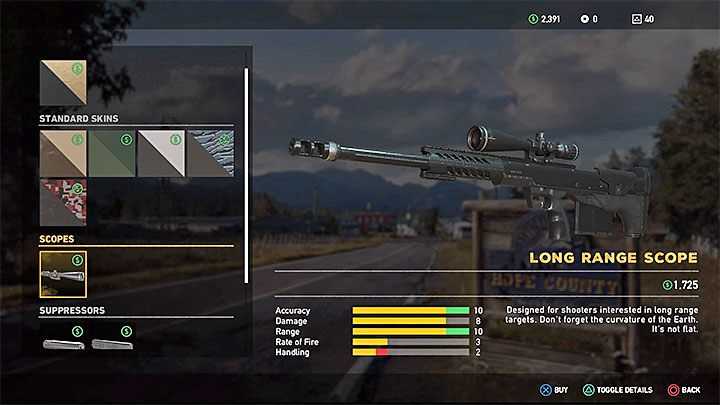
Task: Choose the green standard skin
Action: pyautogui.click(x=112, y=153)
